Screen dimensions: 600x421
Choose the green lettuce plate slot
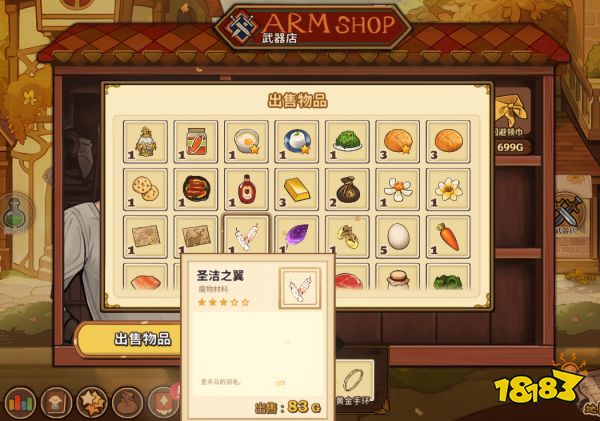(x=346, y=141)
